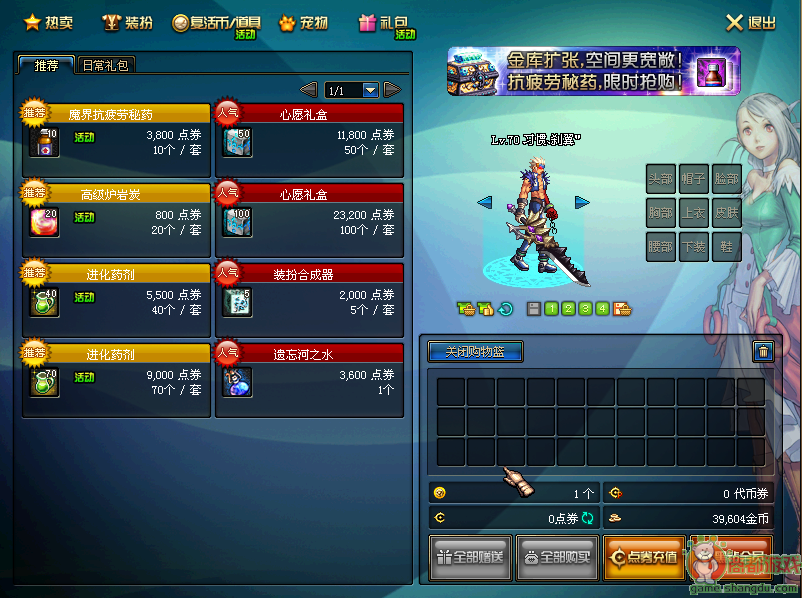Click the 金库扩张 promotional banner
Screen dimensions: 802x598
click(594, 70)
